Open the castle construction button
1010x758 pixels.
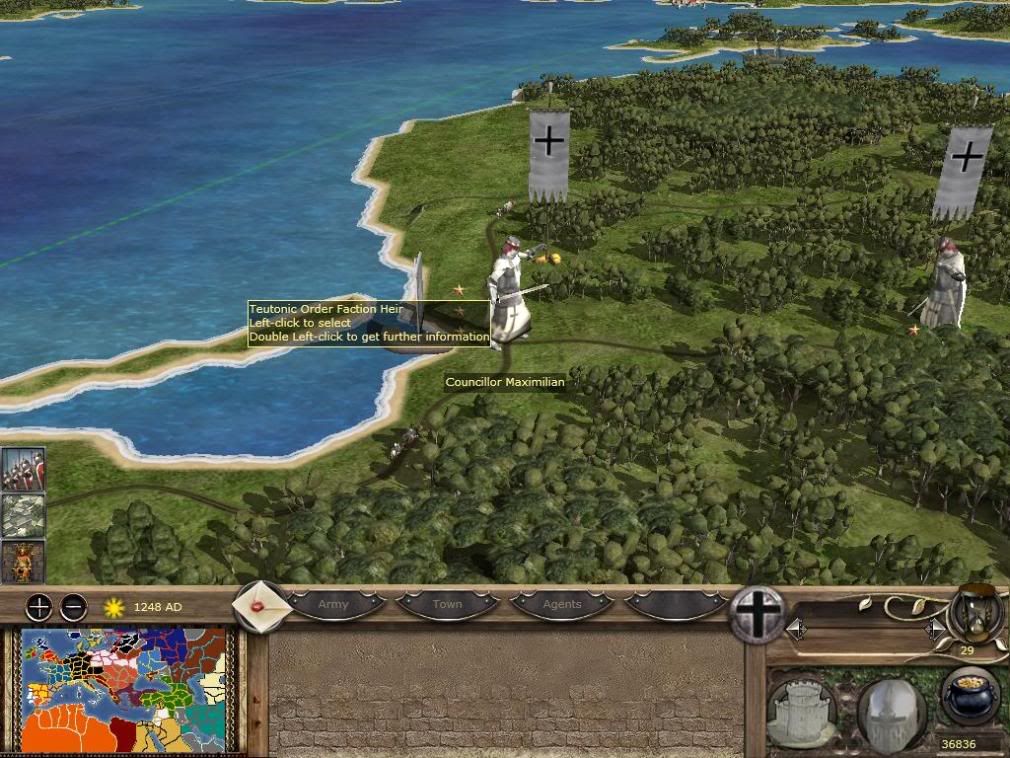(803, 712)
